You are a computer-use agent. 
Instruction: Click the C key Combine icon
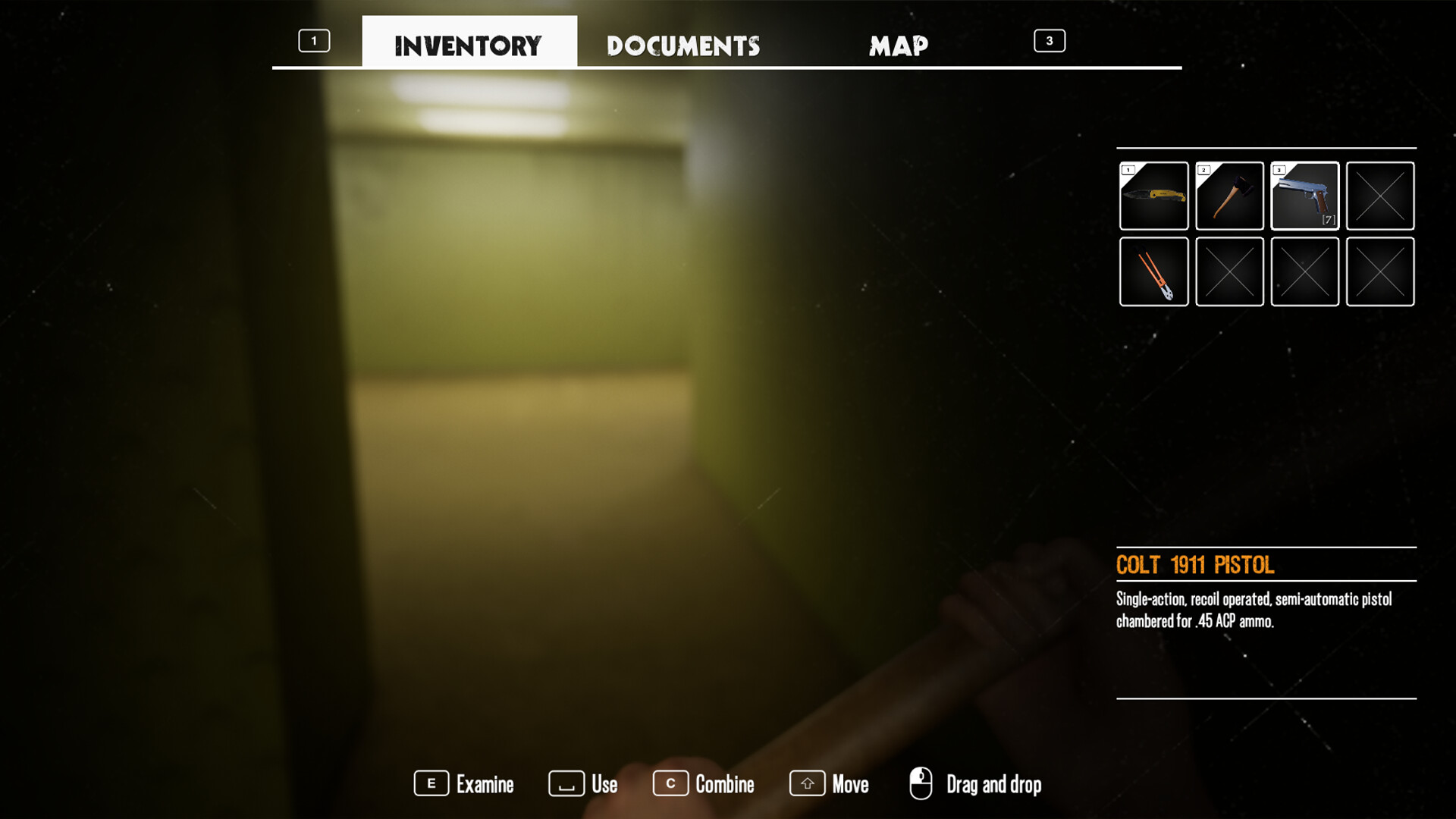pyautogui.click(x=670, y=784)
